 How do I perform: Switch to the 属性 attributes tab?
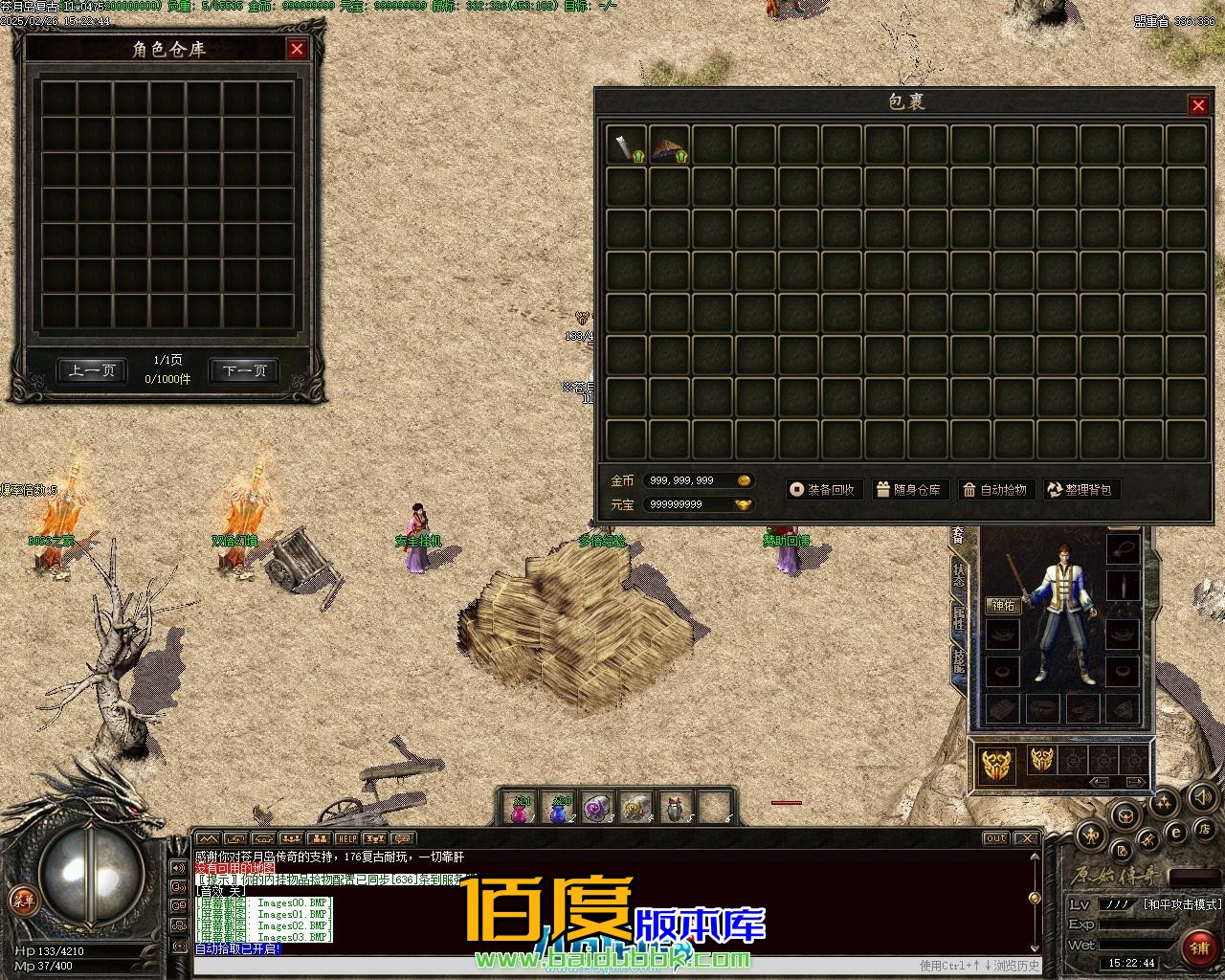click(958, 617)
